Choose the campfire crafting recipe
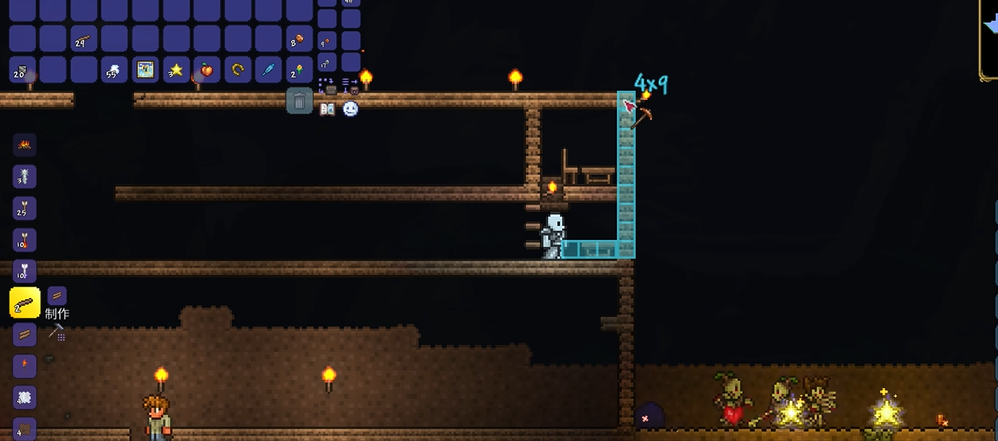Image resolution: width=998 pixels, height=441 pixels. 24,145
